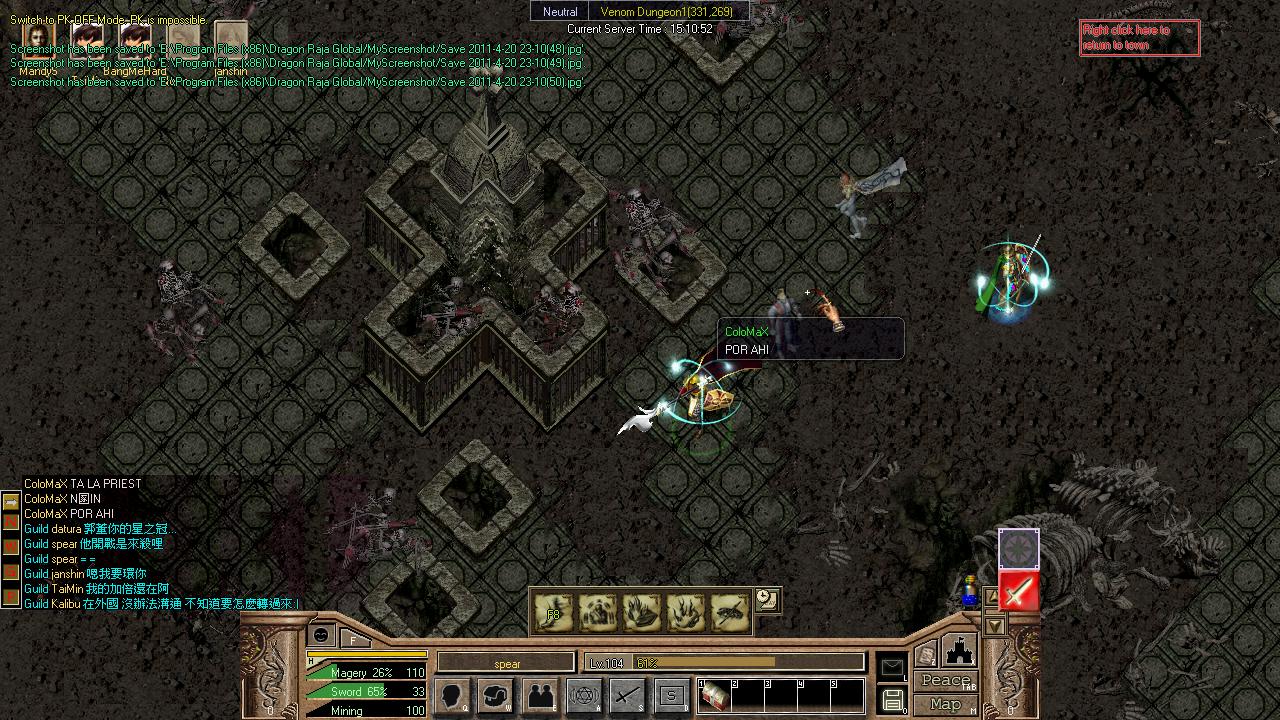The image size is (1280, 720).
Task: Select the MandyS party portrait
Action: click(x=38, y=40)
